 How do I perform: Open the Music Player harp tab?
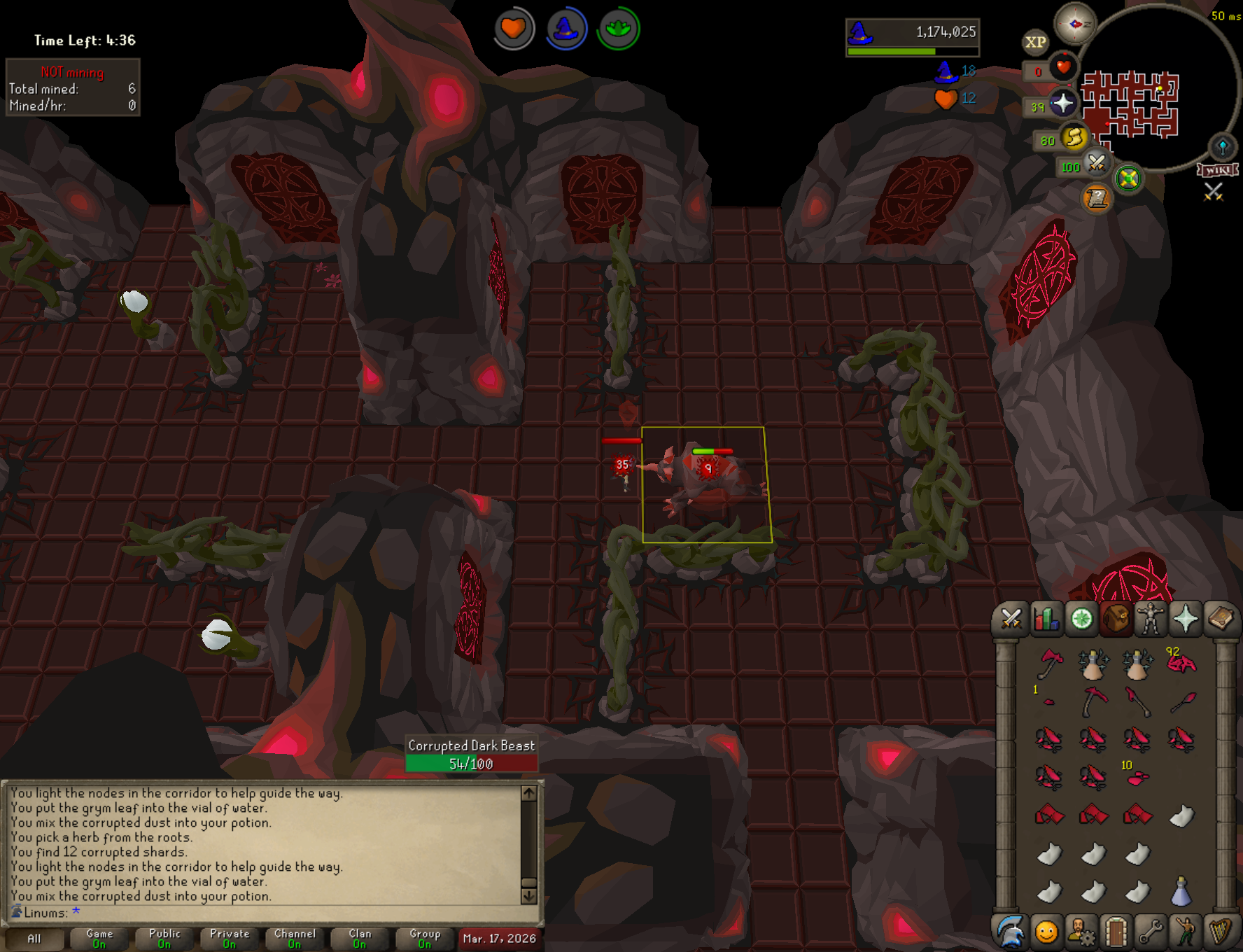[x=1220, y=932]
